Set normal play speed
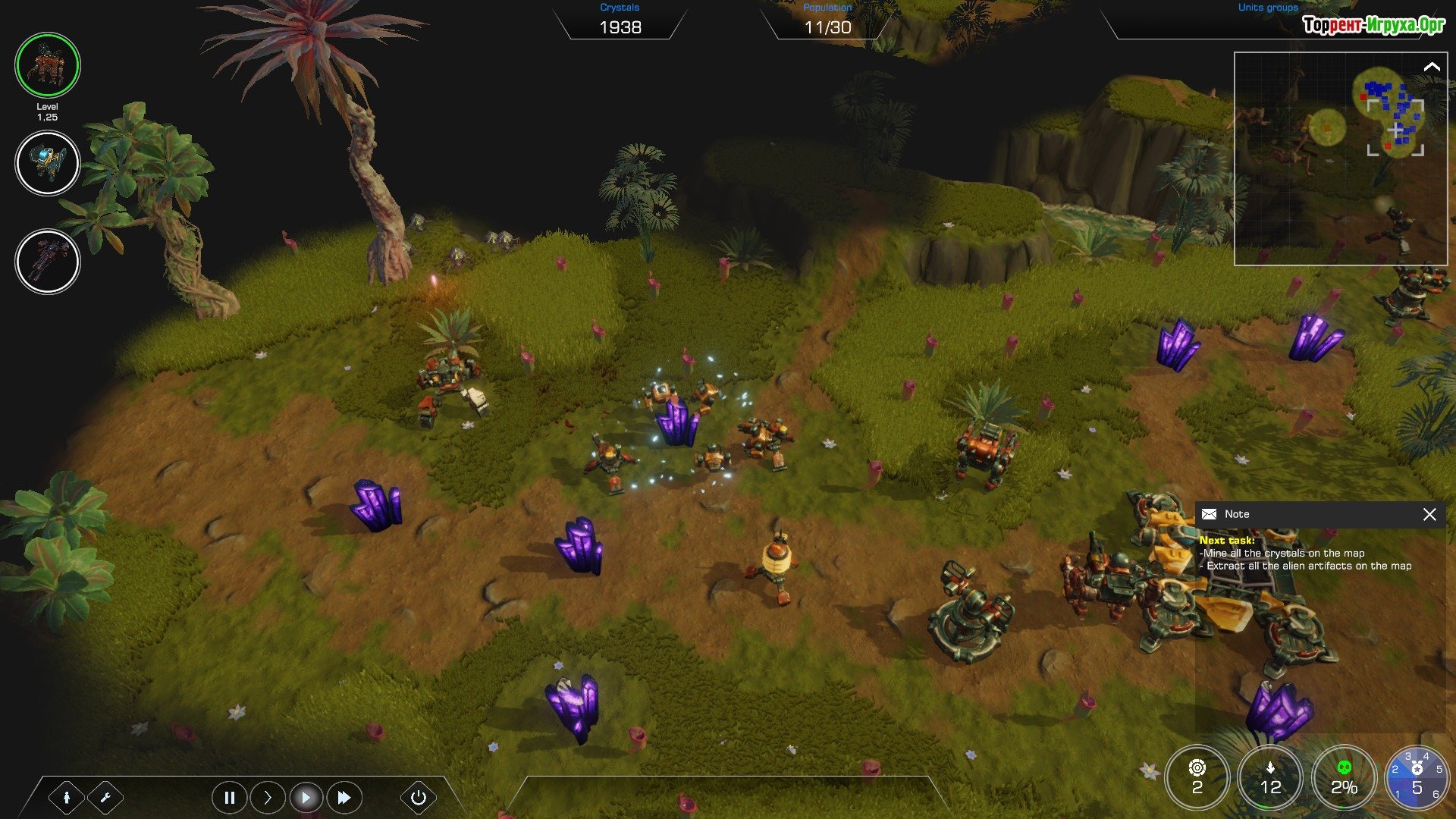Viewport: 1456px width, 819px height. [x=306, y=797]
